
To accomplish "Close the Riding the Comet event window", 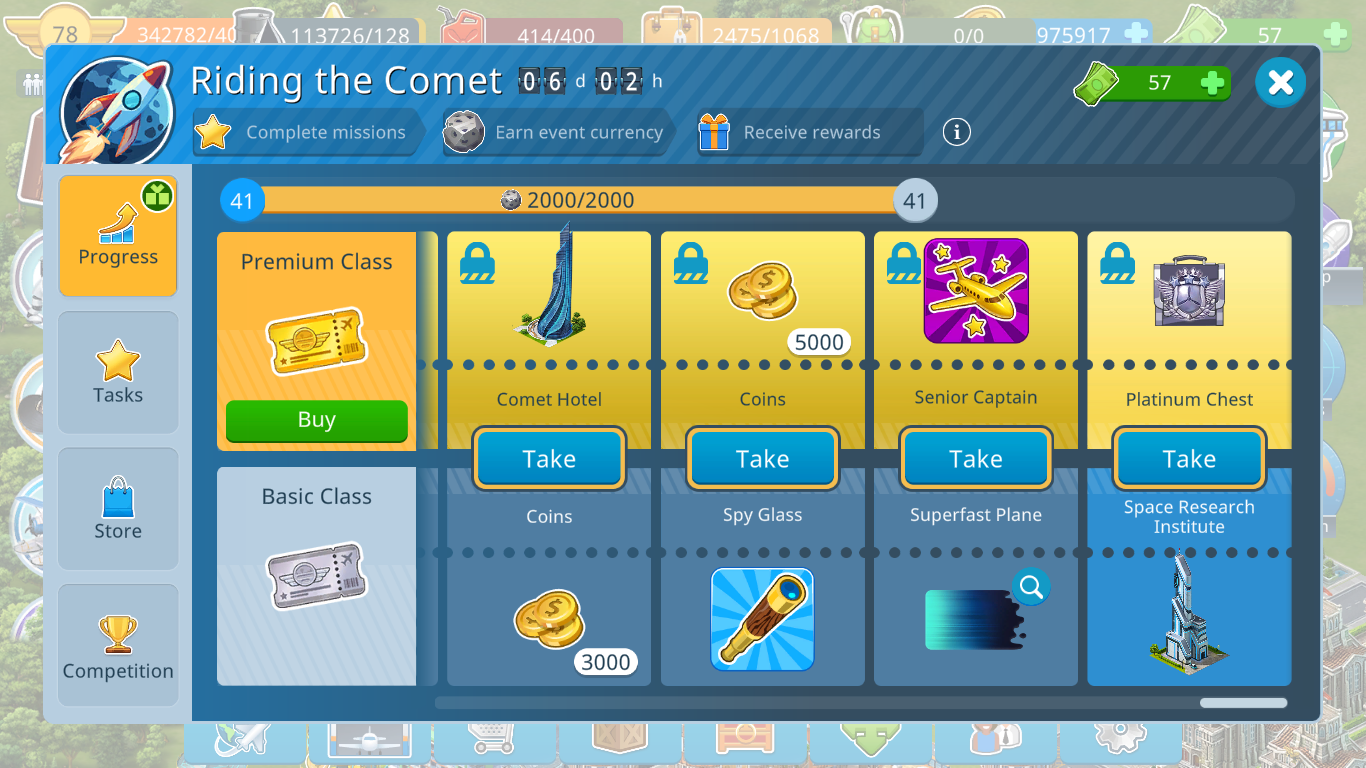I will tap(1280, 82).
